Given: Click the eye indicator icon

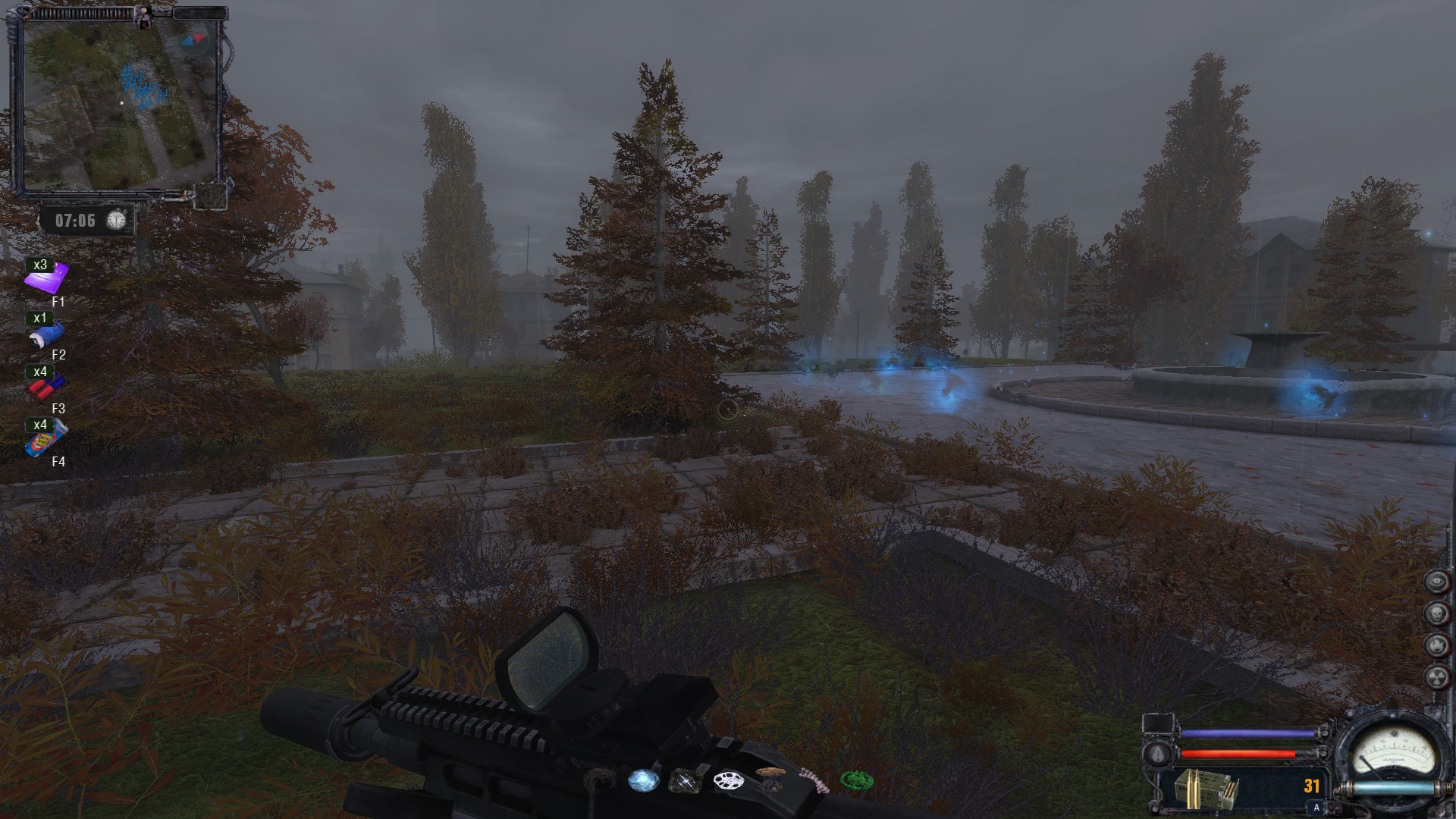Looking at the screenshot, I should point(1436,582).
